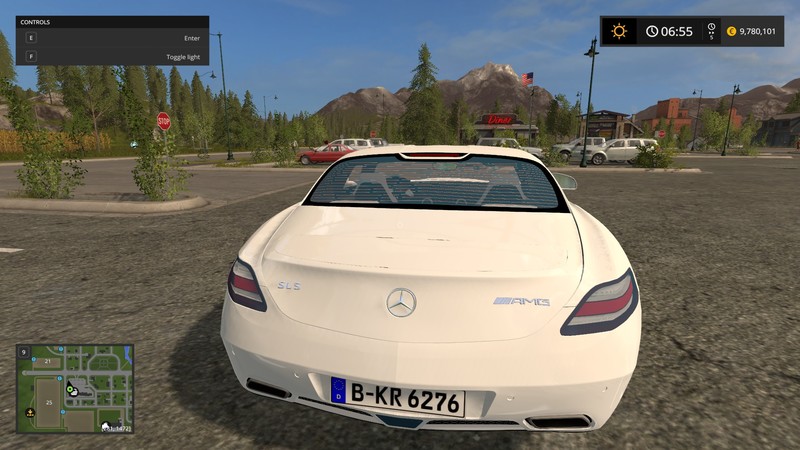800x450 pixels.
Task: Select the time scale stopwatch icon
Action: 711,28
